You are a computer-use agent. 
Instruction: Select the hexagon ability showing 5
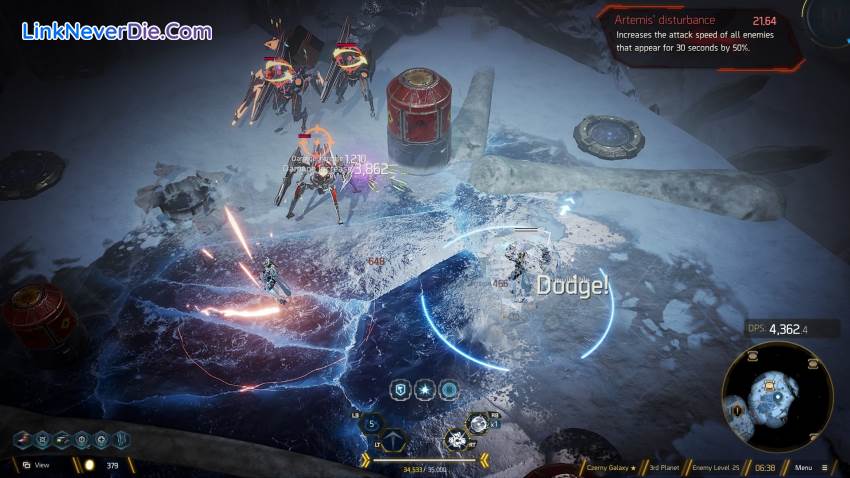pyautogui.click(x=371, y=422)
